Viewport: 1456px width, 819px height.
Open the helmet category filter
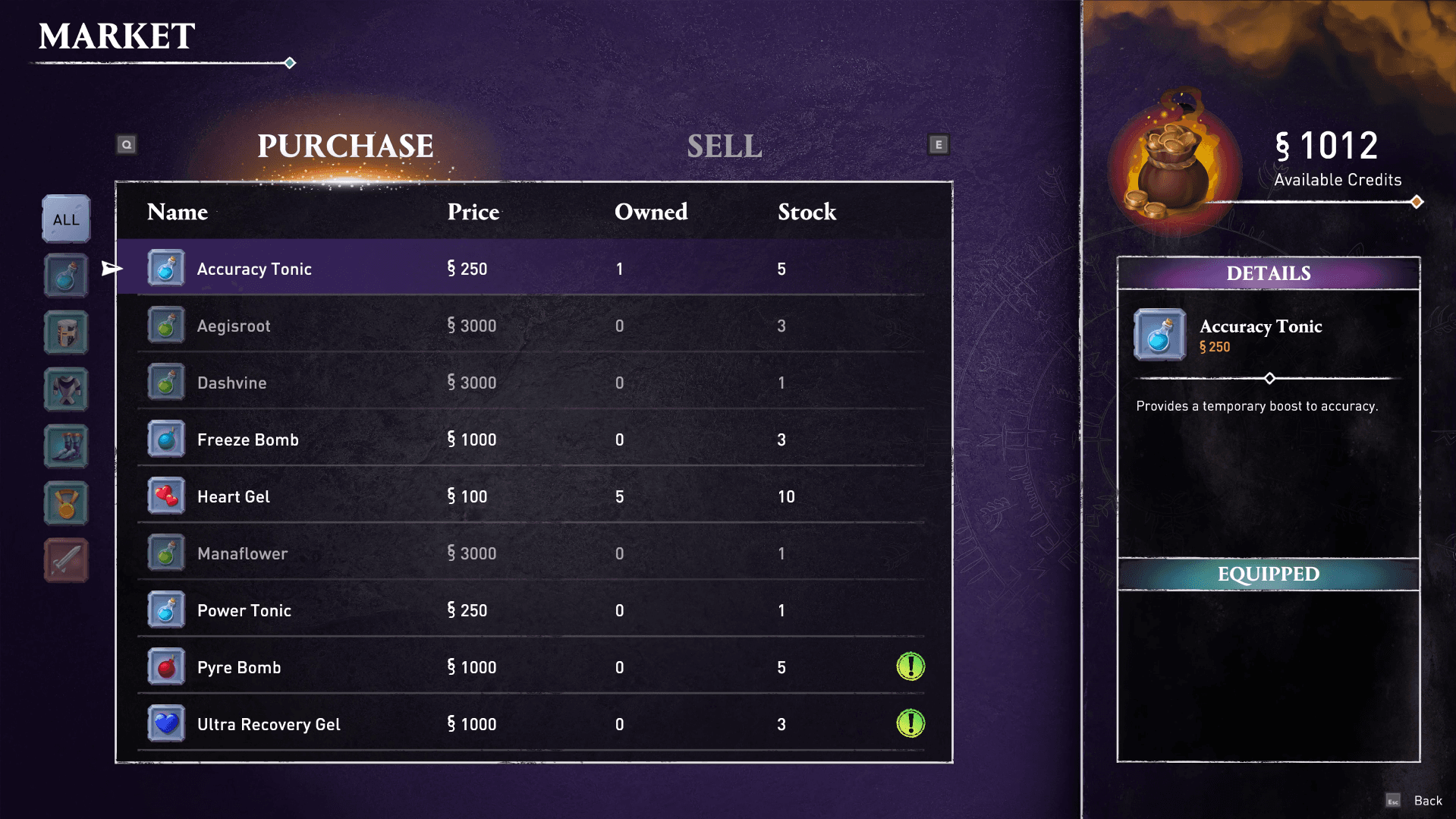[x=65, y=332]
